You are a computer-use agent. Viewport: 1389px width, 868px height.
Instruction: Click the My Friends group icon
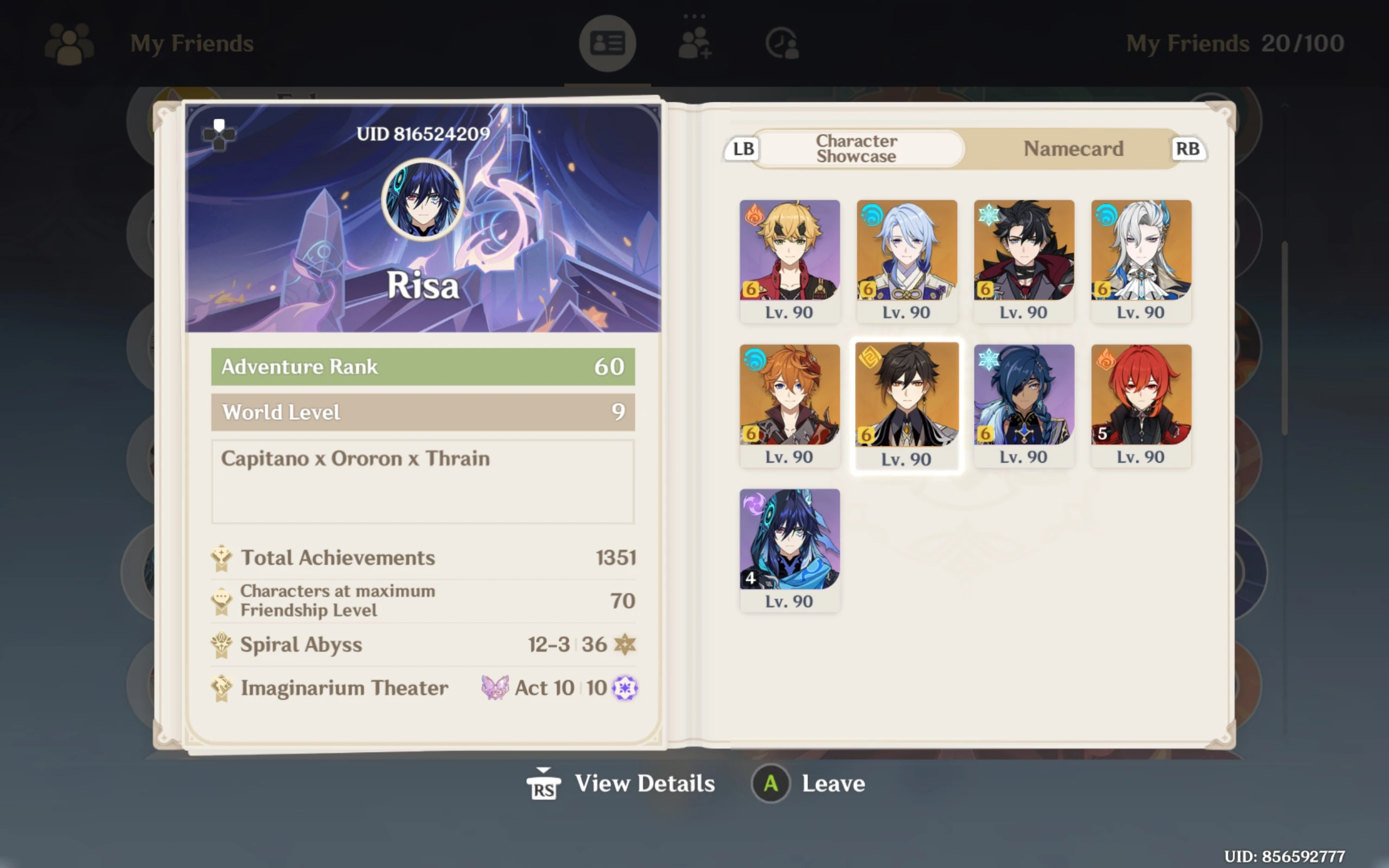point(69,43)
